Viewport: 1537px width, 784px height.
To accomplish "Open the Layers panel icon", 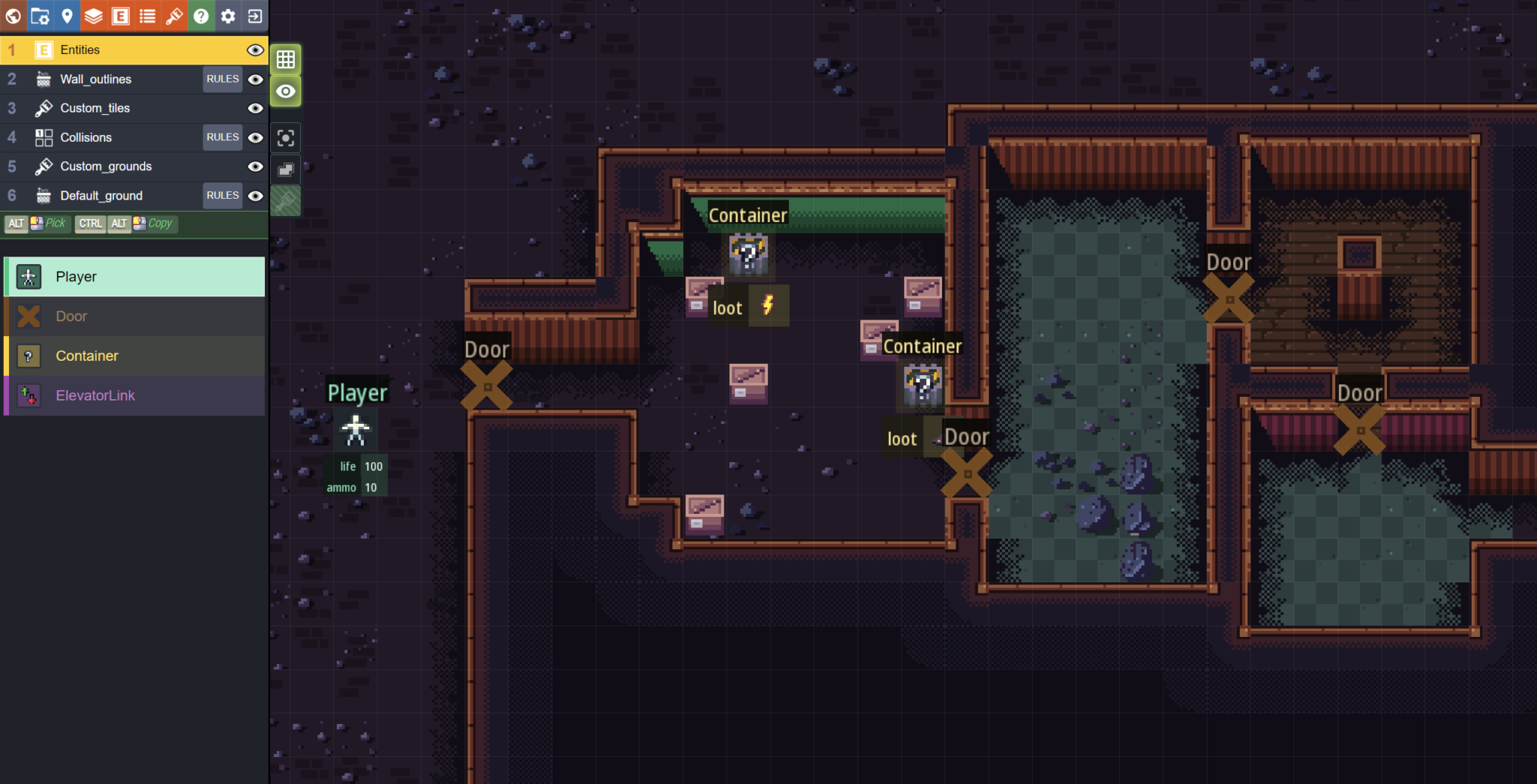I will coord(94,16).
